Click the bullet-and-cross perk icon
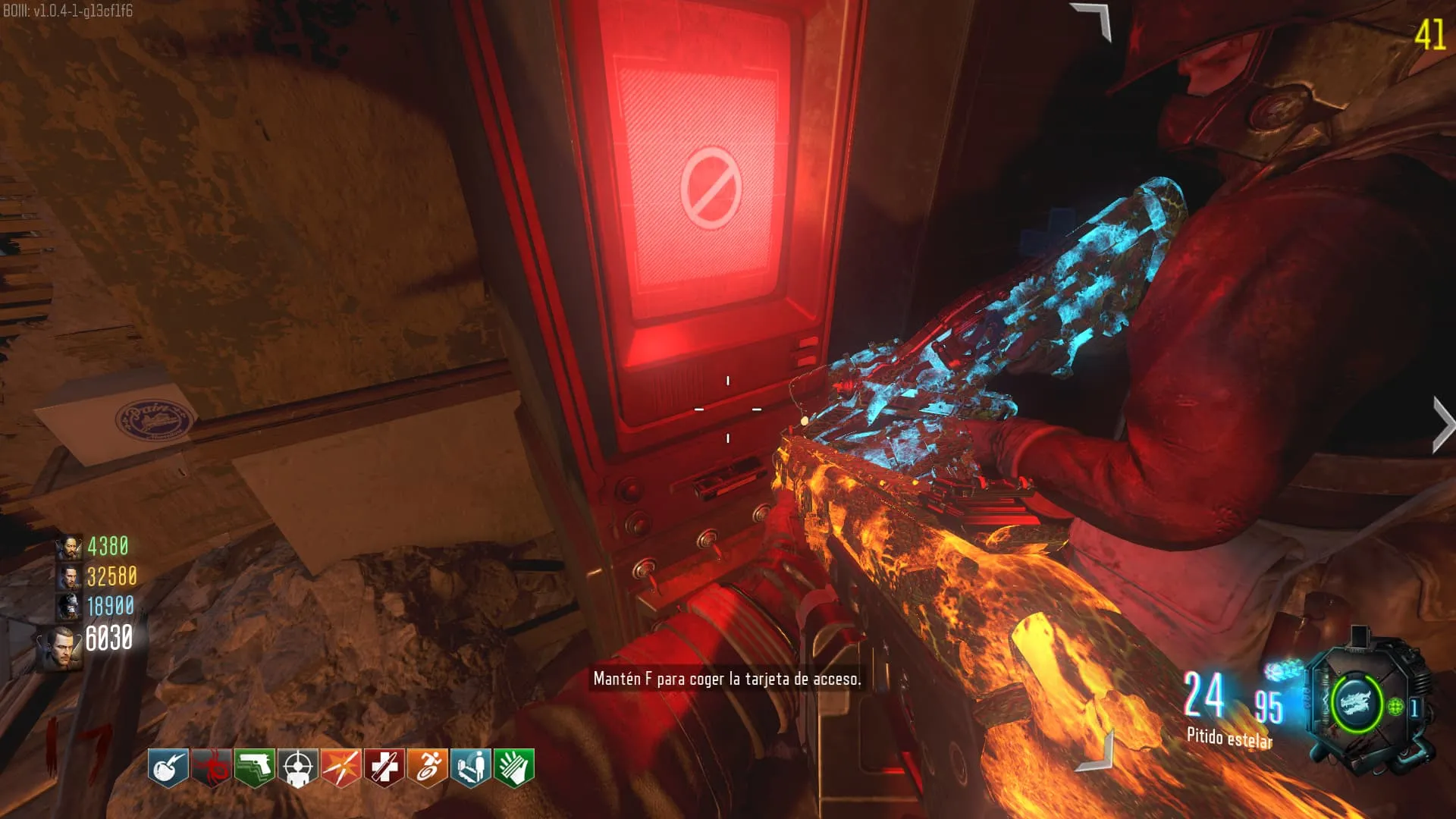Viewport: 1456px width, 819px height. point(384,767)
